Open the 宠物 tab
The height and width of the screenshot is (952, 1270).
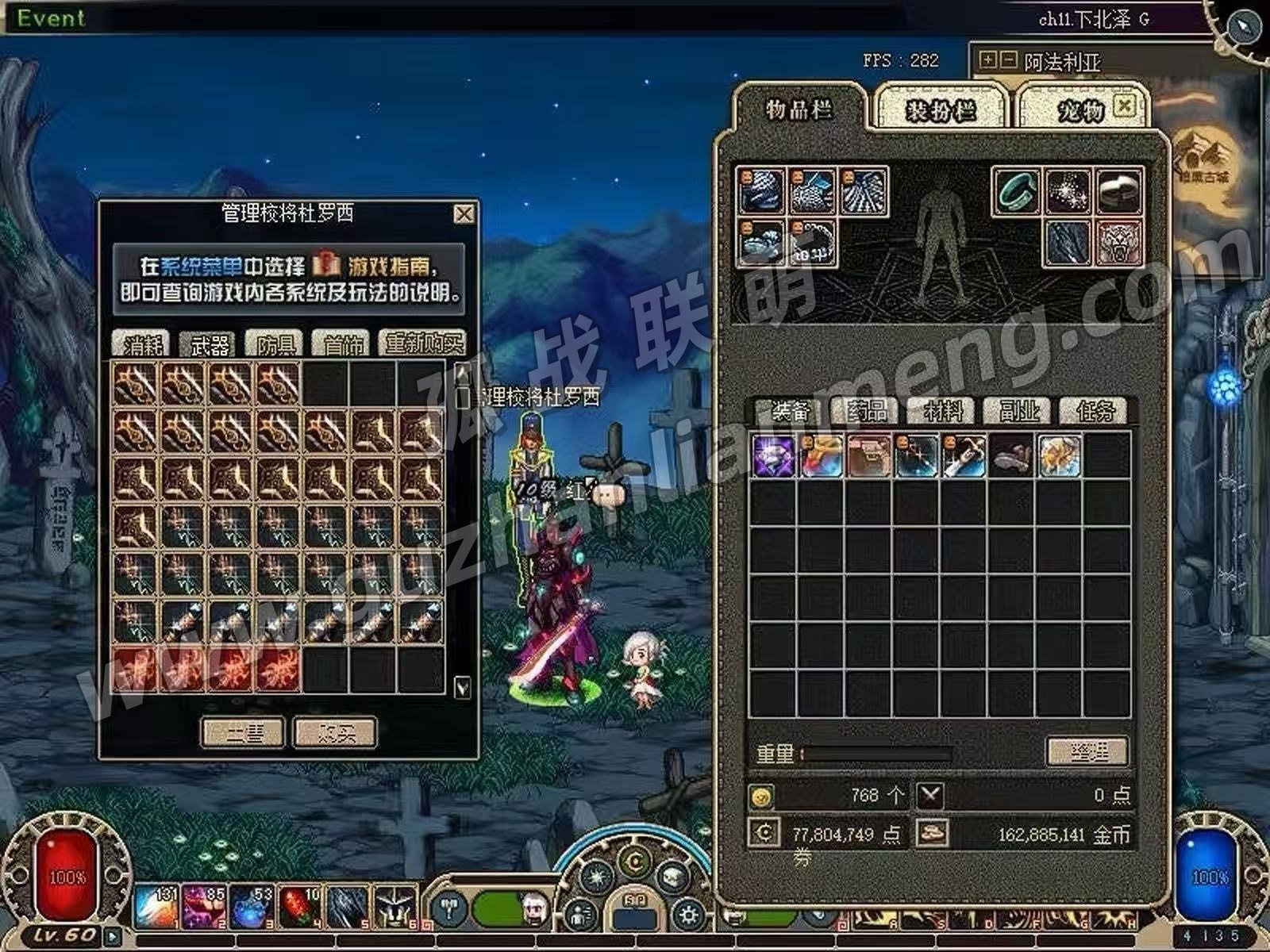coord(1079,110)
